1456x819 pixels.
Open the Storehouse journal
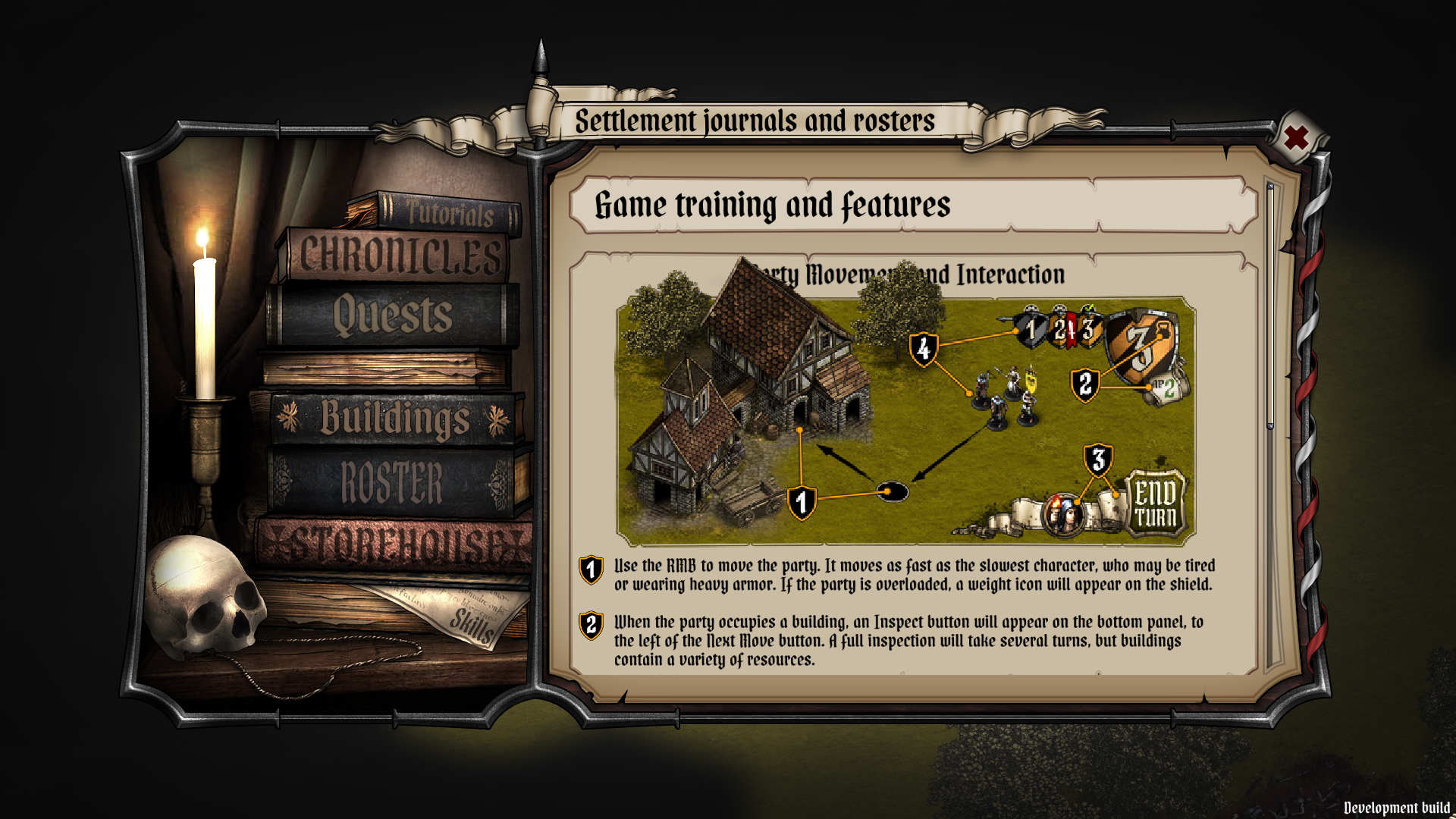394,542
